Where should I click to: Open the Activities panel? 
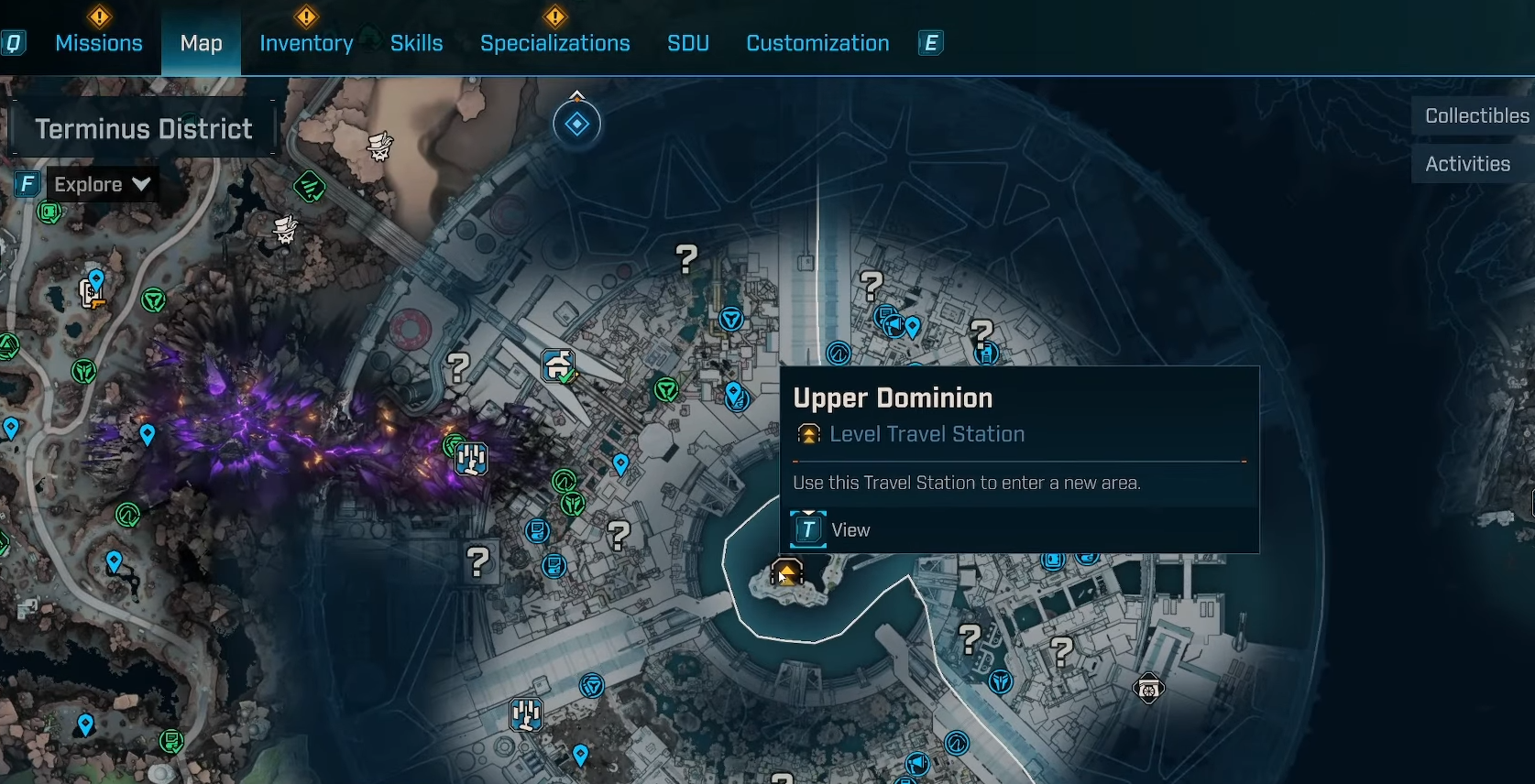pos(1467,164)
